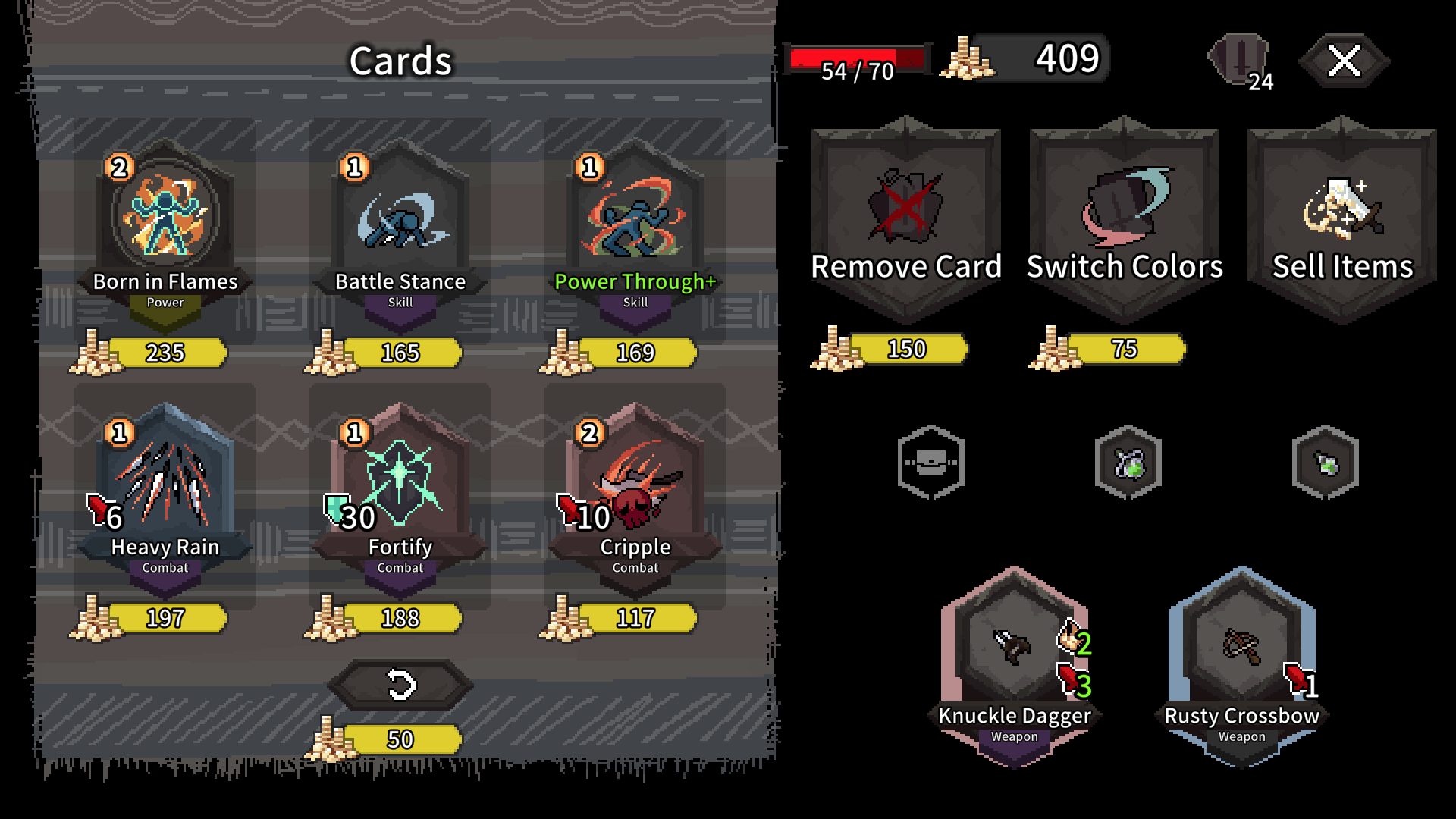This screenshot has width=1456, height=819.
Task: Close the shop with the X button
Action: click(1345, 61)
